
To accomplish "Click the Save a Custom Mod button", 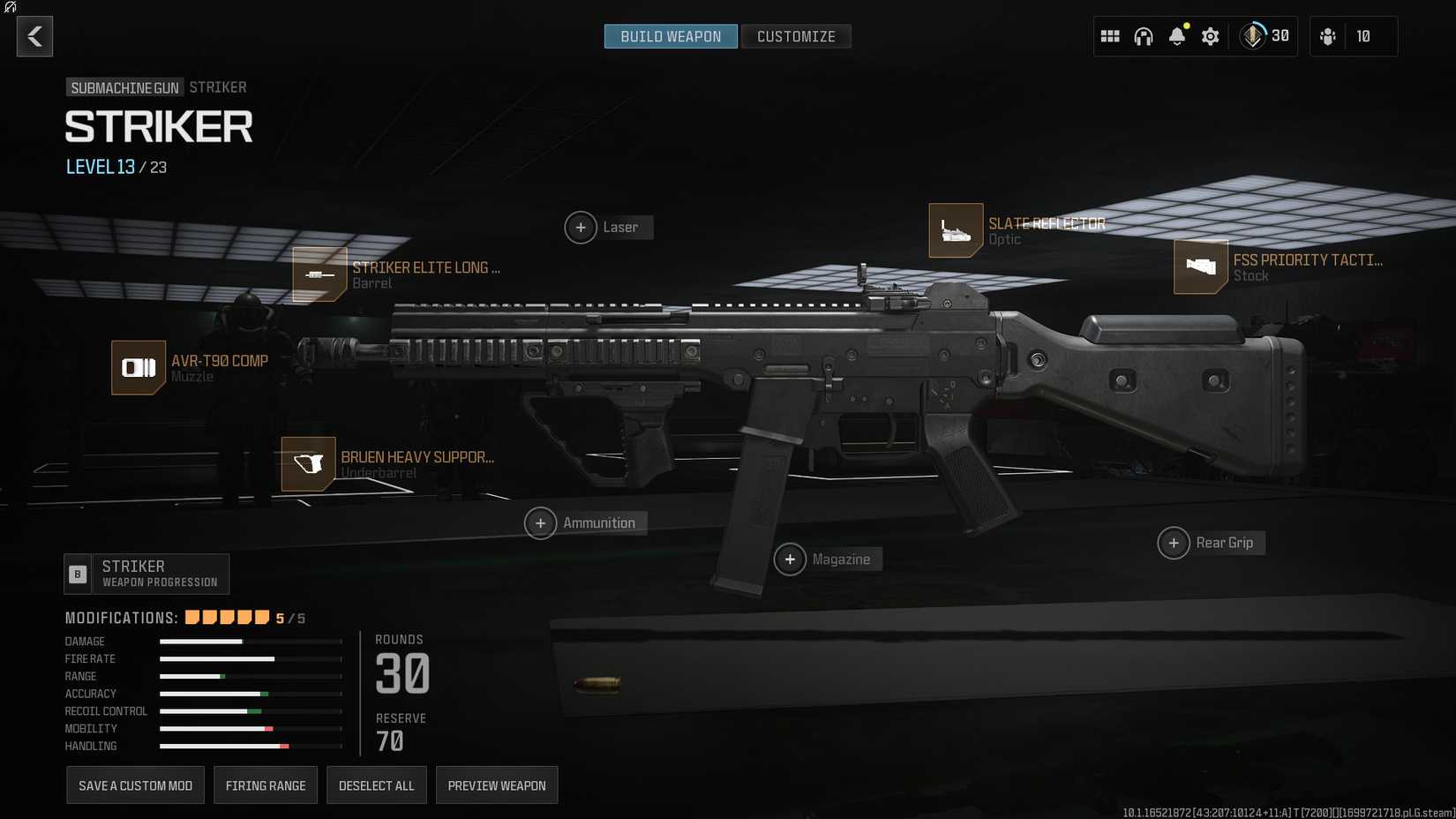I will click(x=135, y=785).
